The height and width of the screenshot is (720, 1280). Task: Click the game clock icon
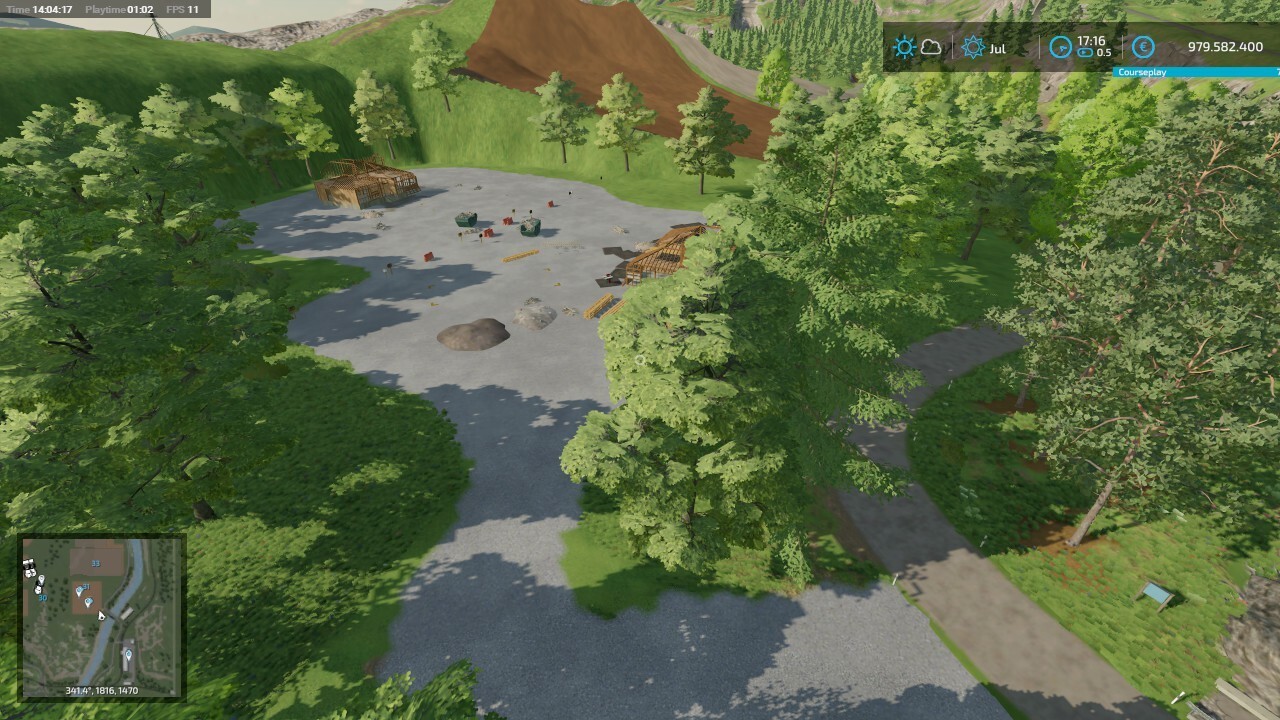(1060, 47)
